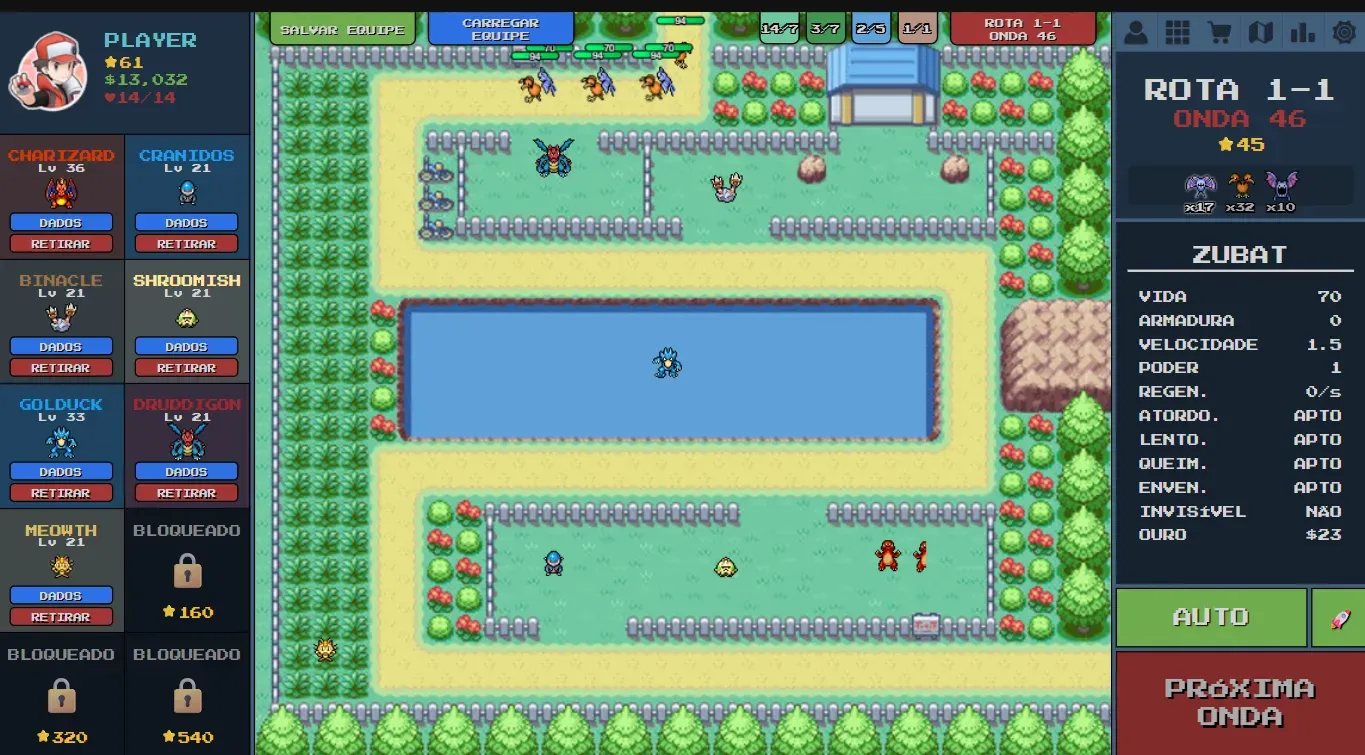Expand DADOS panel for Meowth

[x=60, y=595]
